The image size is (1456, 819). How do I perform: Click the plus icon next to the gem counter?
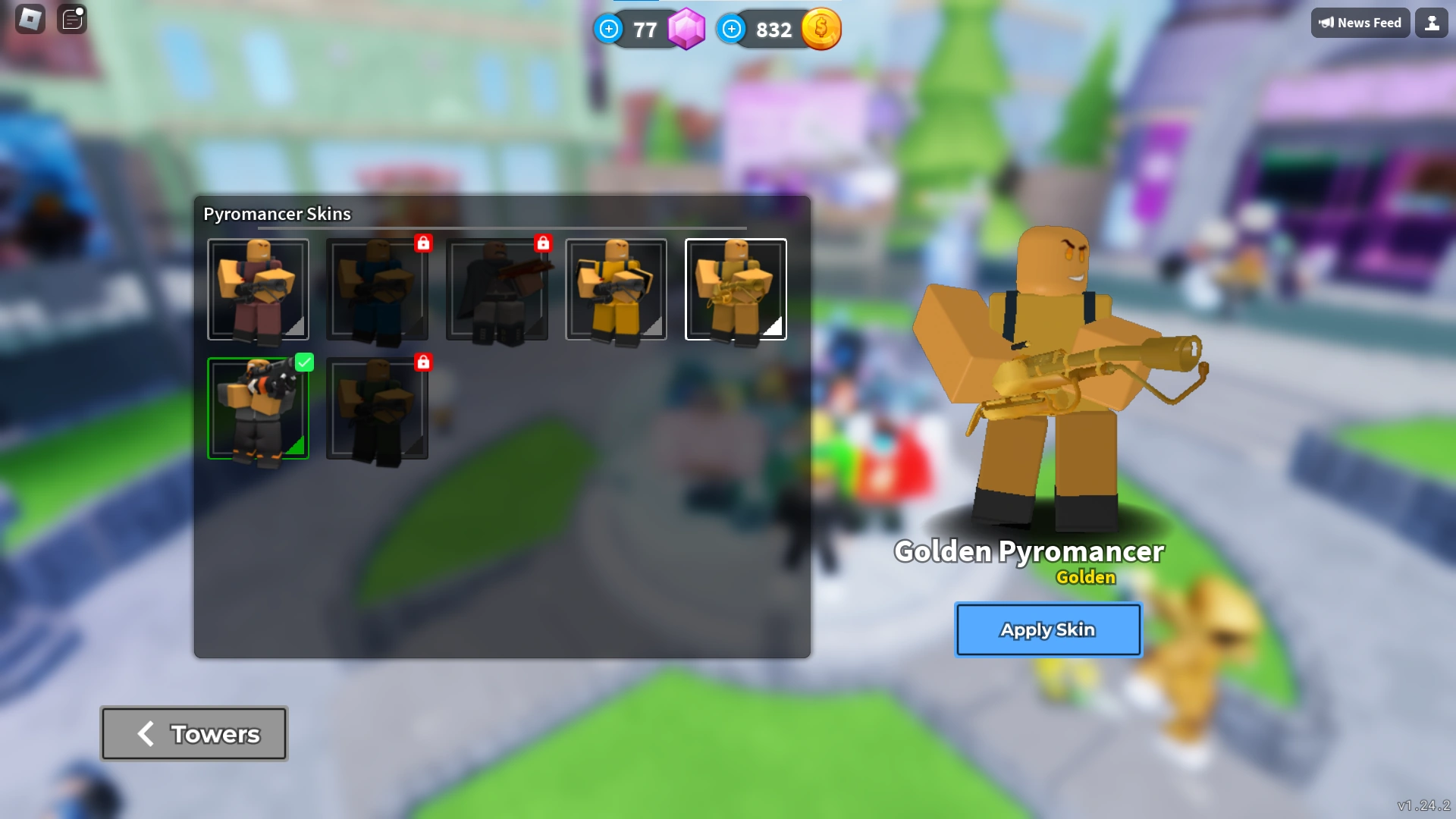tap(609, 30)
